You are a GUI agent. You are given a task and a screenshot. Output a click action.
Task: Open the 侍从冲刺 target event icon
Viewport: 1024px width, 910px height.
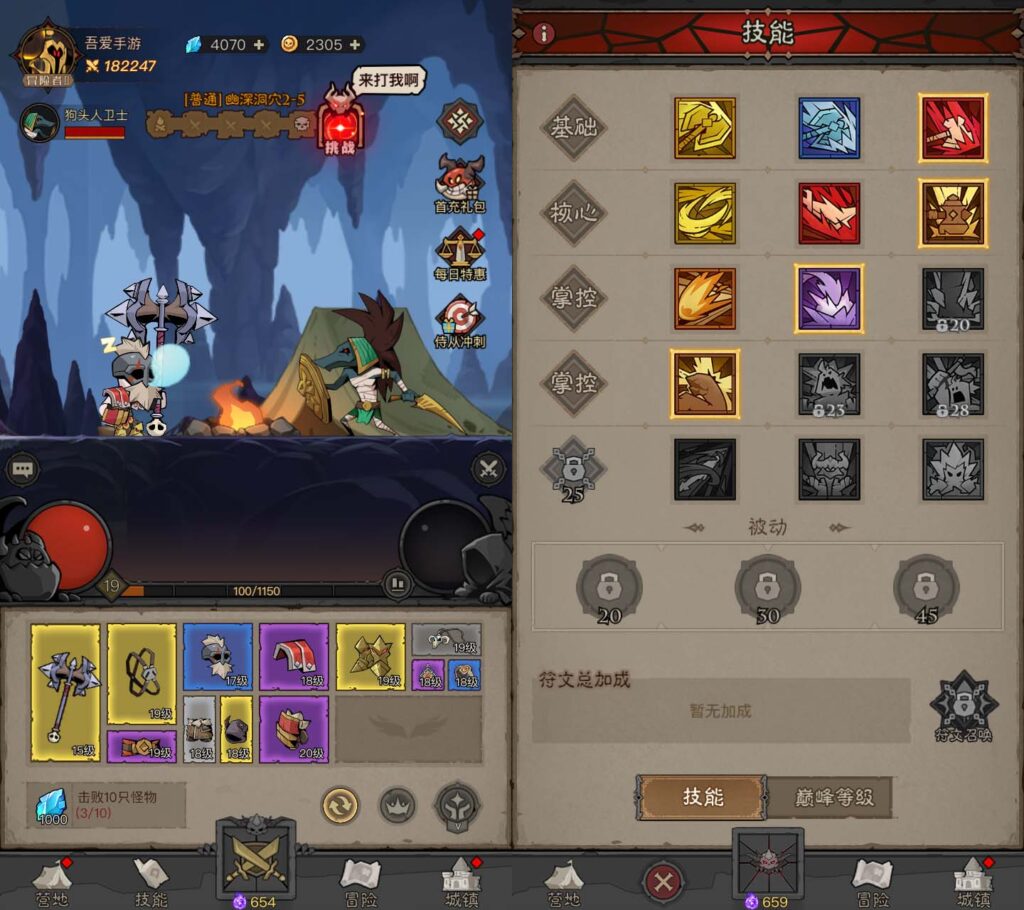[459, 320]
